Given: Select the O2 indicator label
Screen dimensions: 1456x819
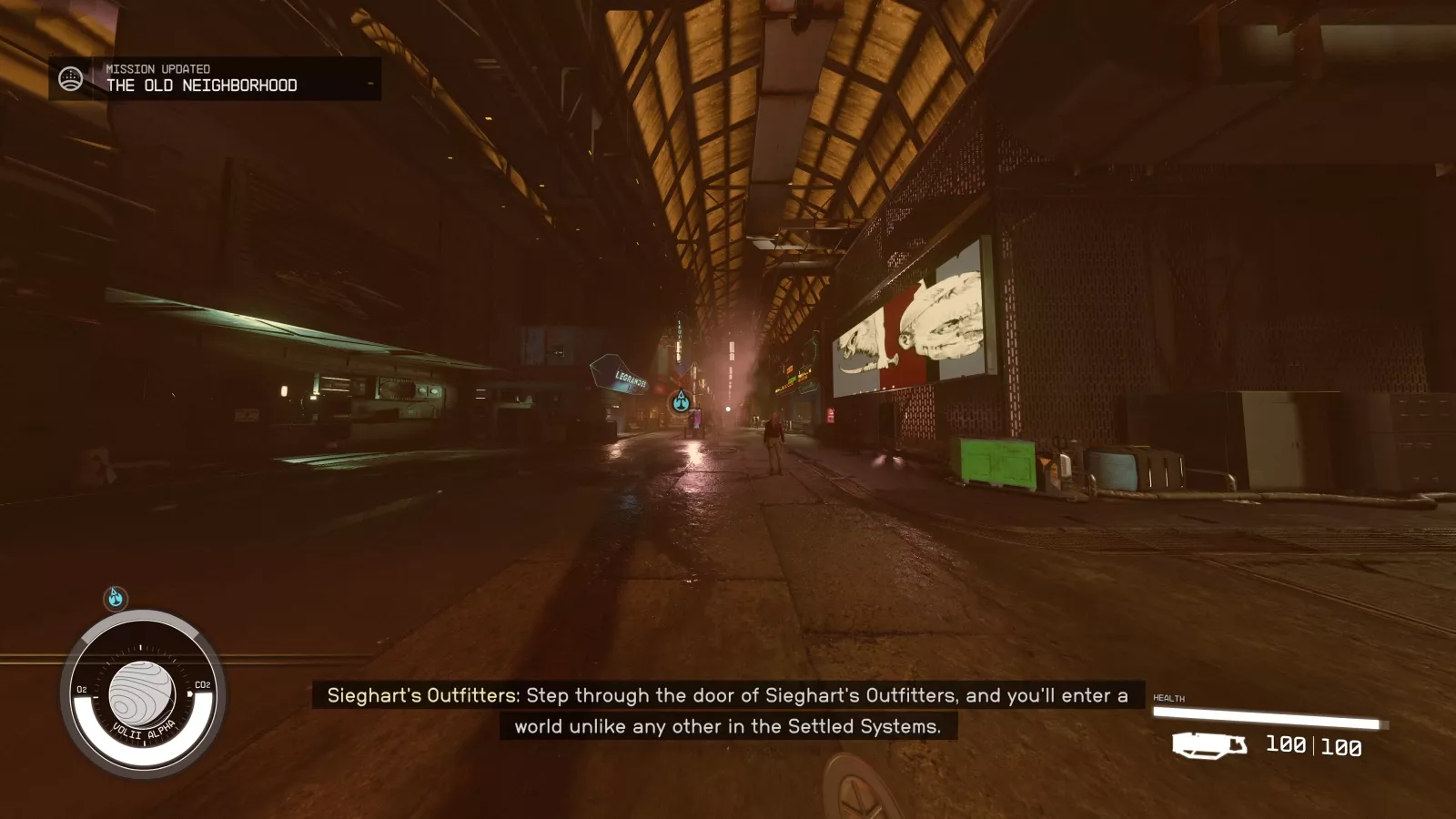Looking at the screenshot, I should [80, 690].
